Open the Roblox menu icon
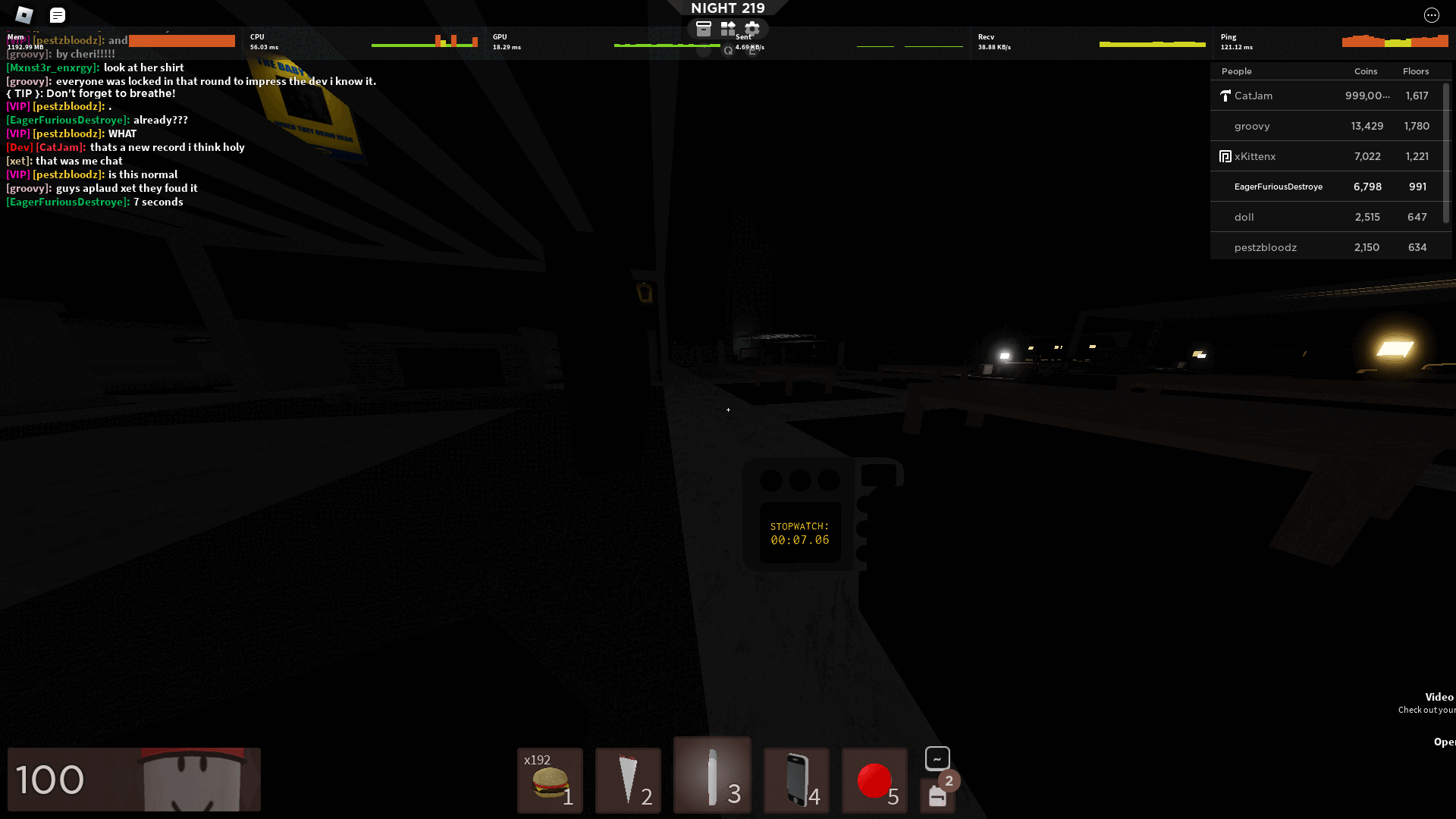The height and width of the screenshot is (819, 1456). pyautogui.click(x=25, y=14)
